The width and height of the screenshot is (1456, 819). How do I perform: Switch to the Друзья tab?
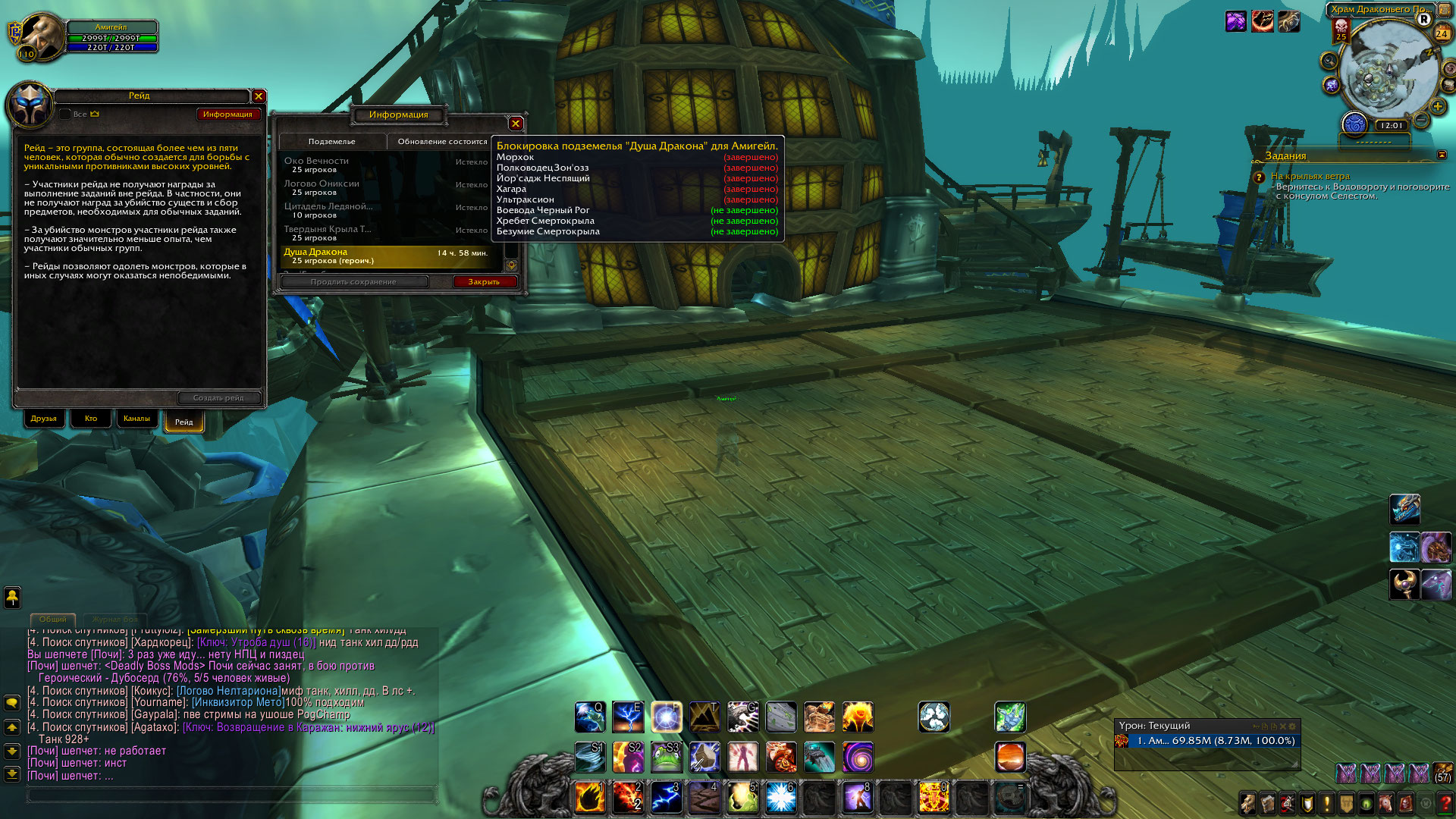[44, 419]
